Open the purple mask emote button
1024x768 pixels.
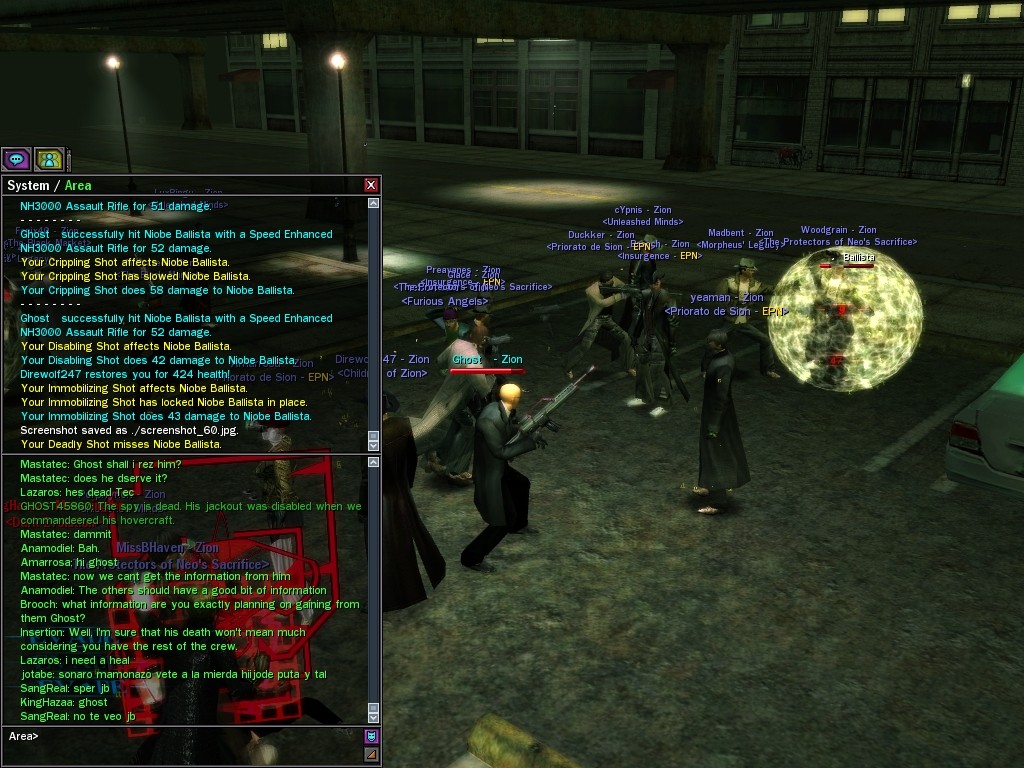tap(372, 737)
